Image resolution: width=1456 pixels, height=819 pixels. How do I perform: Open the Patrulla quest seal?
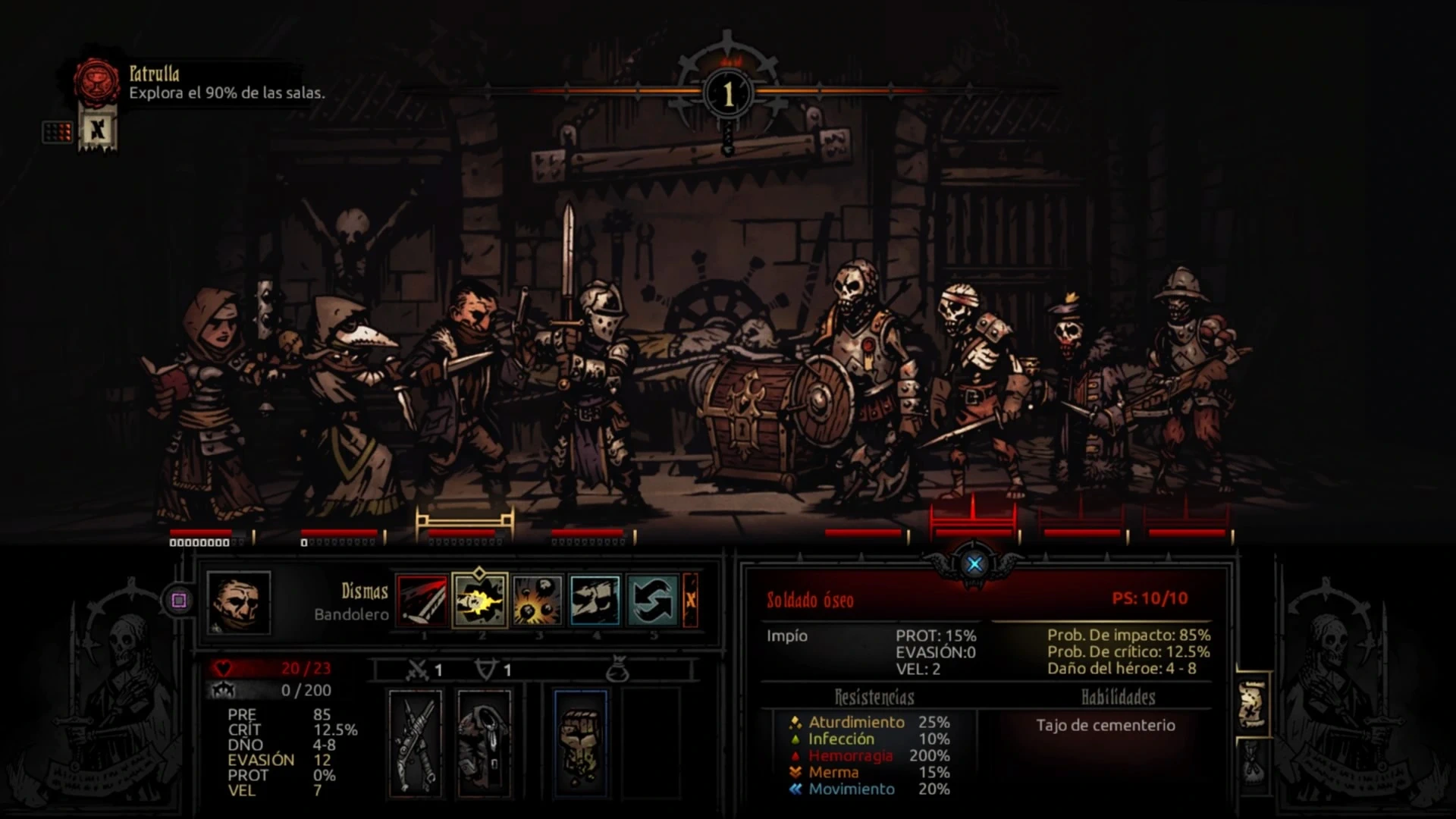coord(97,82)
